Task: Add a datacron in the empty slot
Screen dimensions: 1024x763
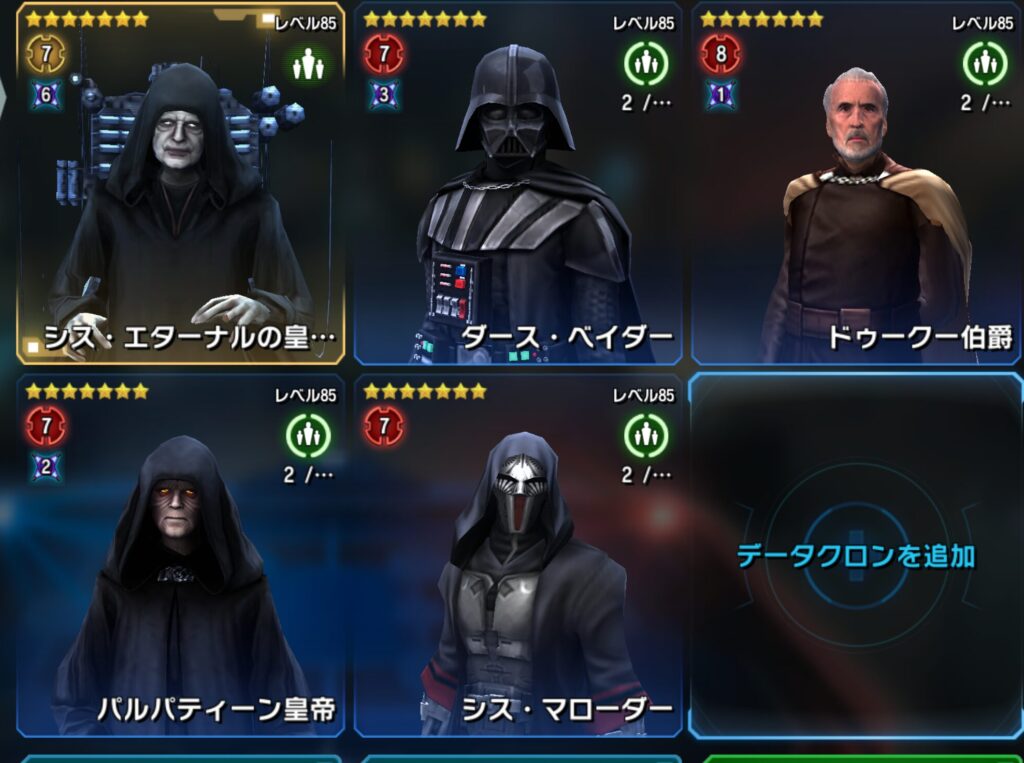Action: [855, 556]
